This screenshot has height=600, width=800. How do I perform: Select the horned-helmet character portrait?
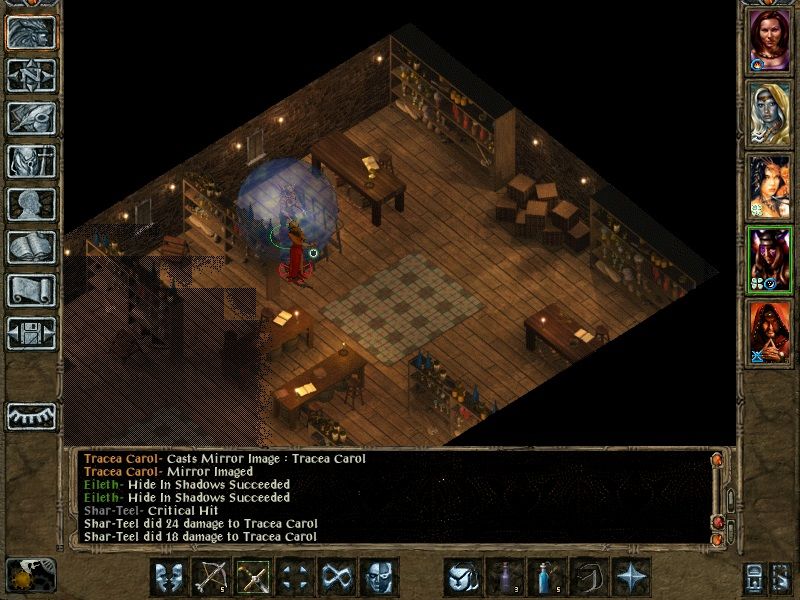coord(770,259)
